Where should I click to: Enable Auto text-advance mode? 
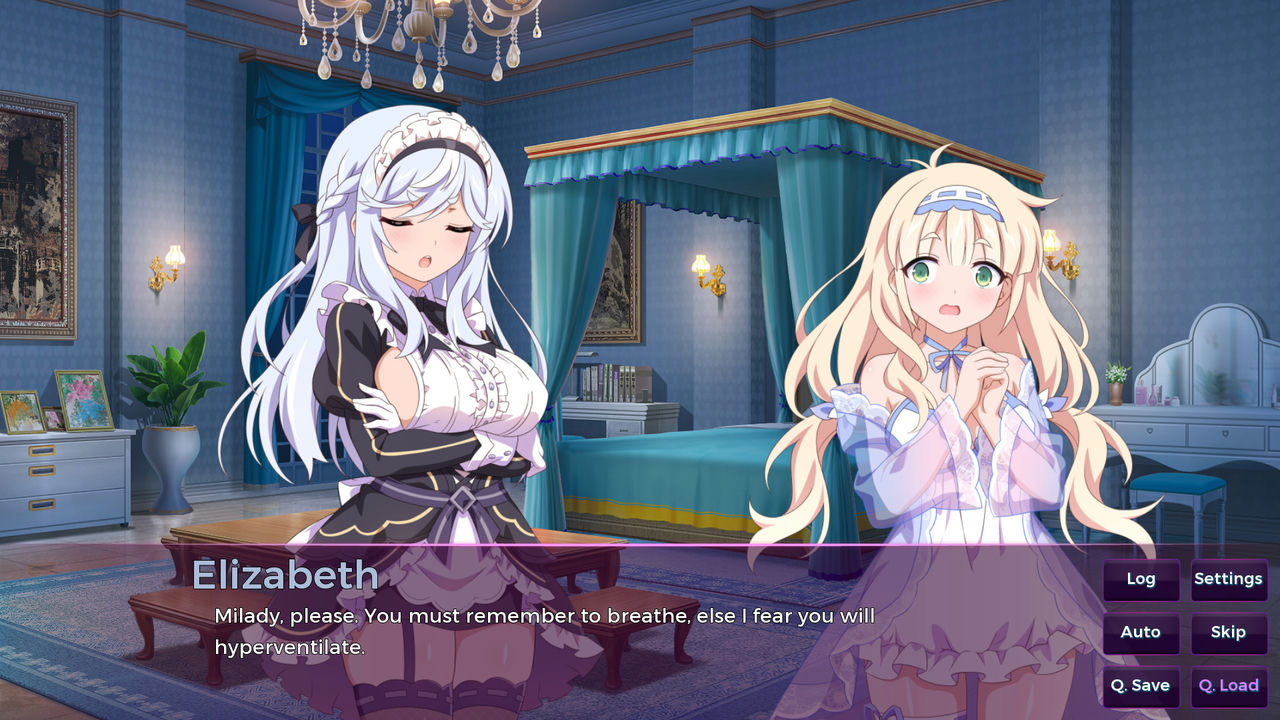point(1141,632)
